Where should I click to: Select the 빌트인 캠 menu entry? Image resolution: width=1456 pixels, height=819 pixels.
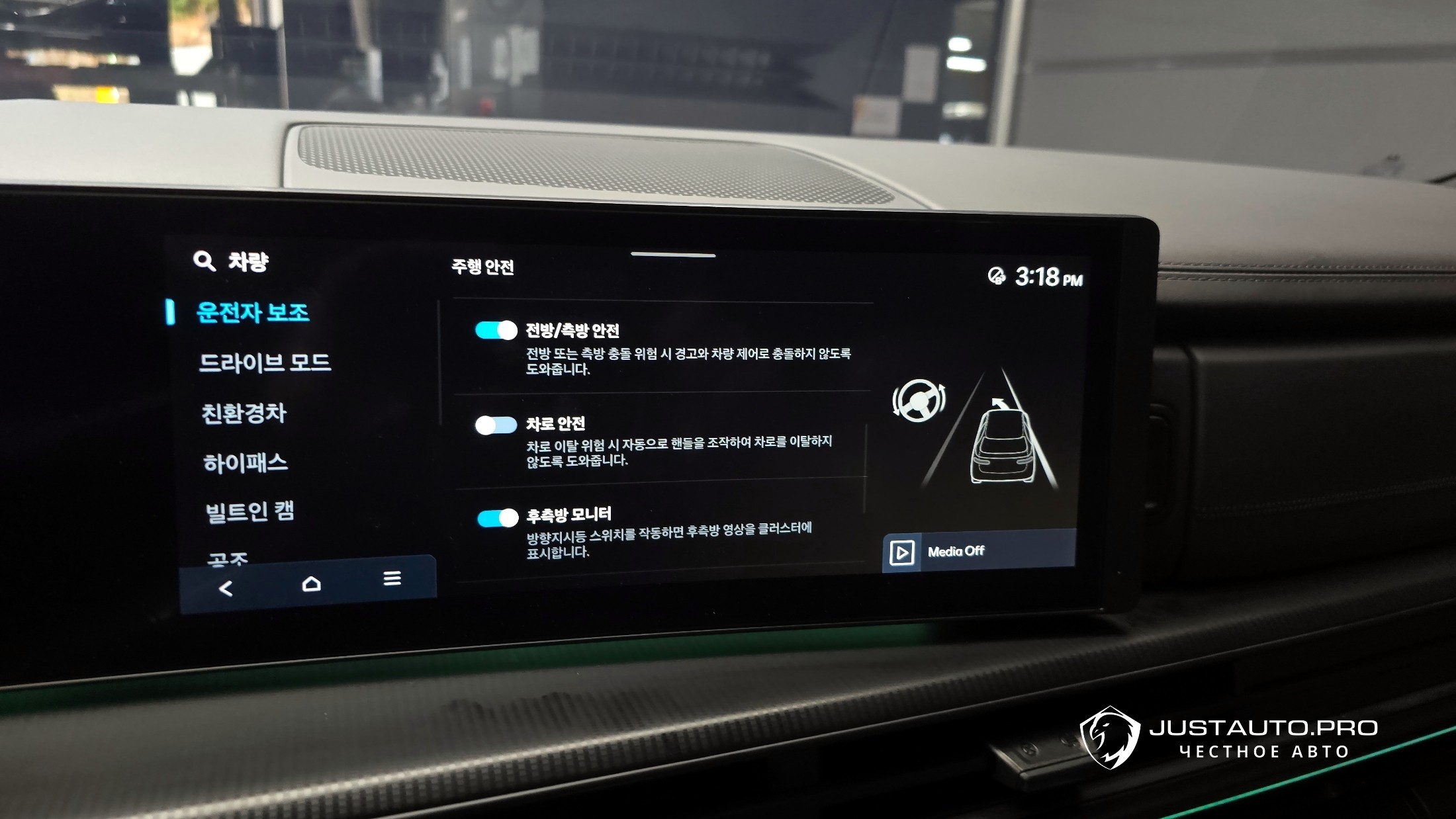(x=250, y=511)
